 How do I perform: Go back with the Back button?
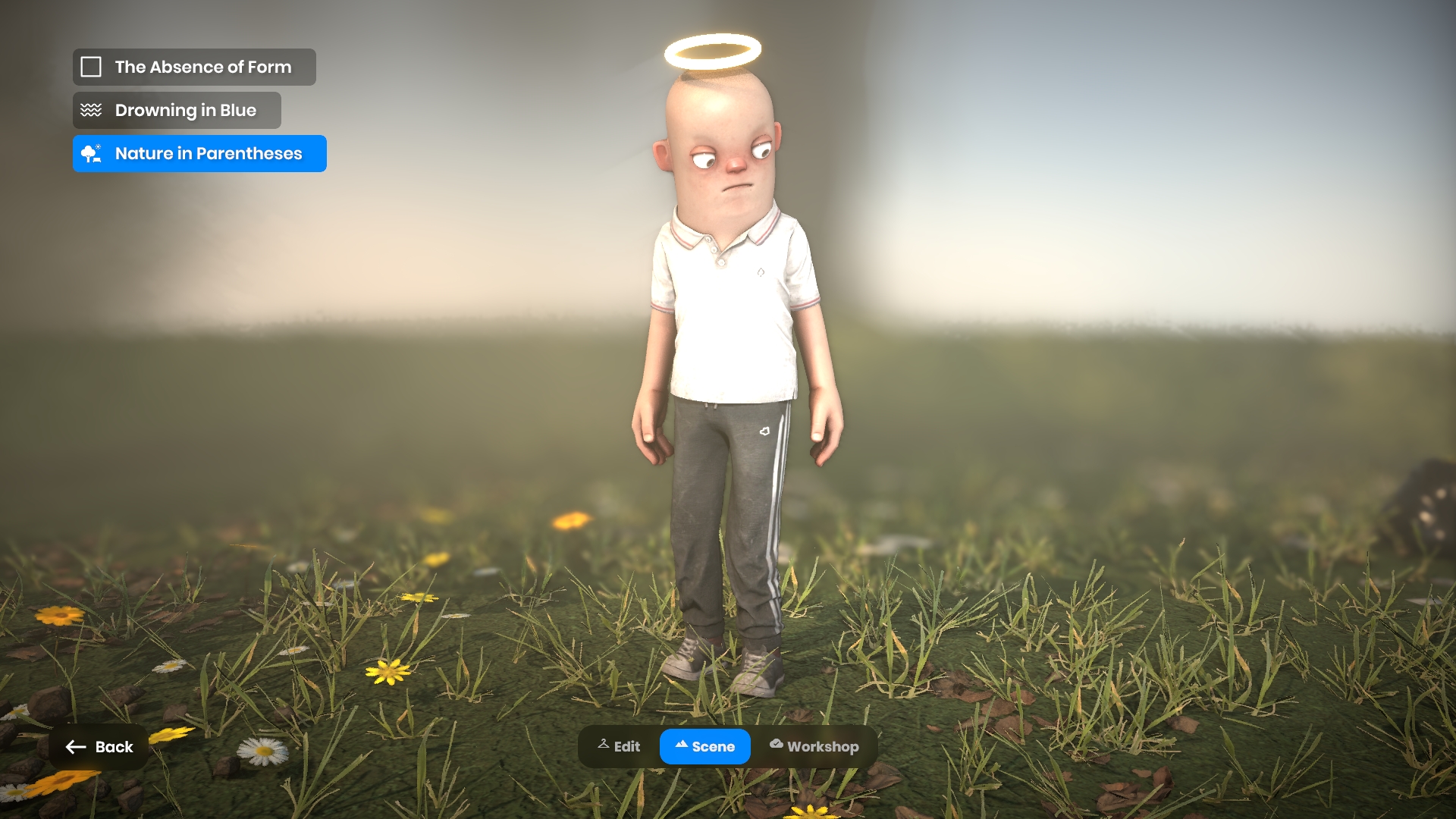[x=99, y=747]
